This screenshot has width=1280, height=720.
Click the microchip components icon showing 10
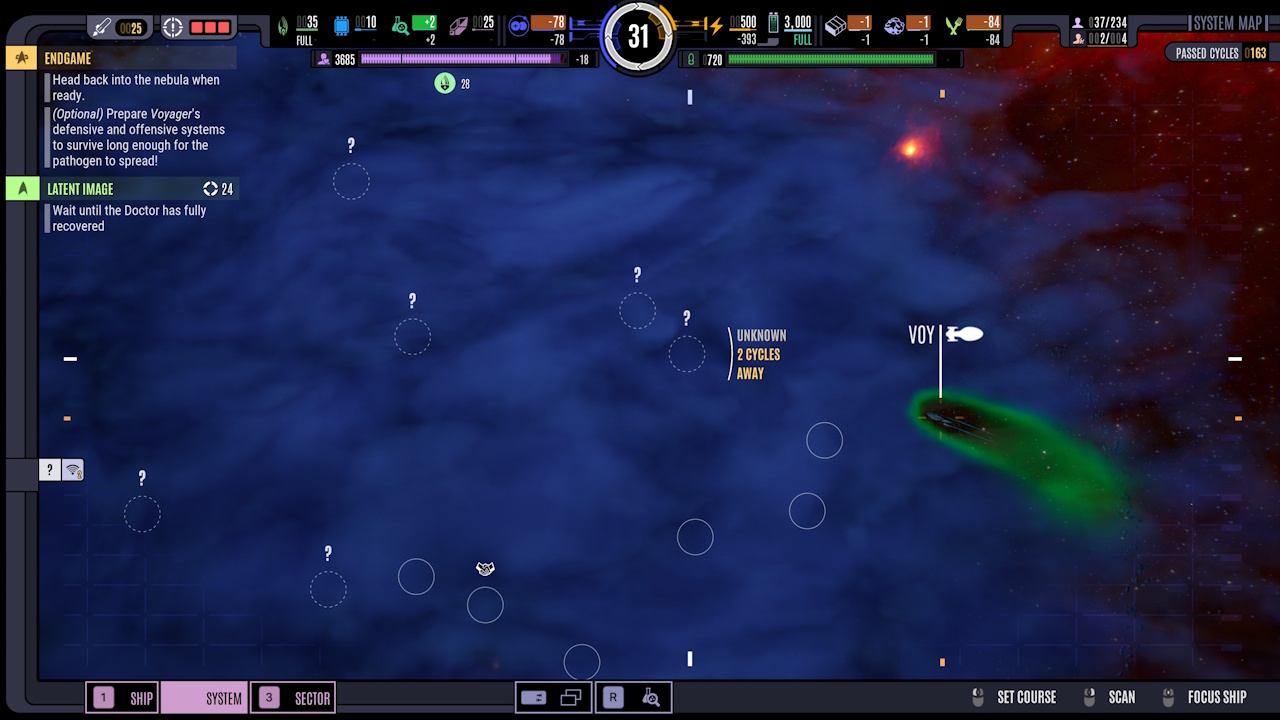point(342,25)
